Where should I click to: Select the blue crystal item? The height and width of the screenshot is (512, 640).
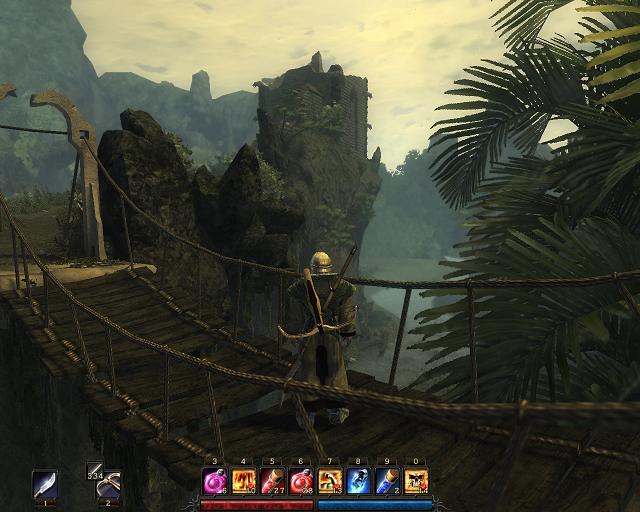359,482
